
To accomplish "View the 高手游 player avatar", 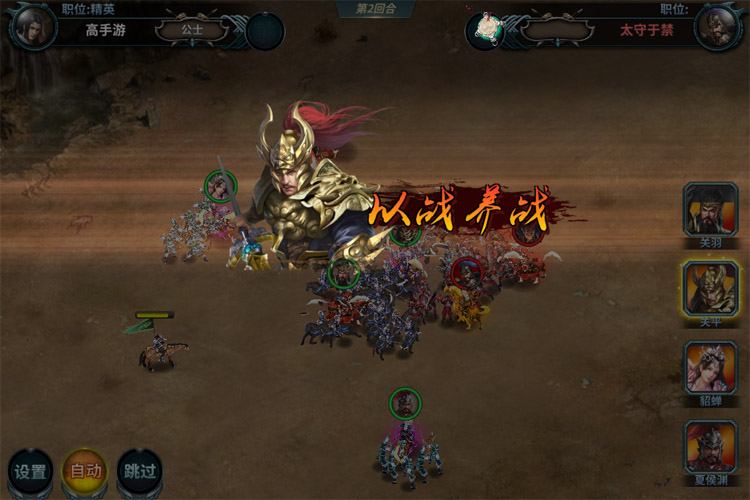I will point(30,26).
